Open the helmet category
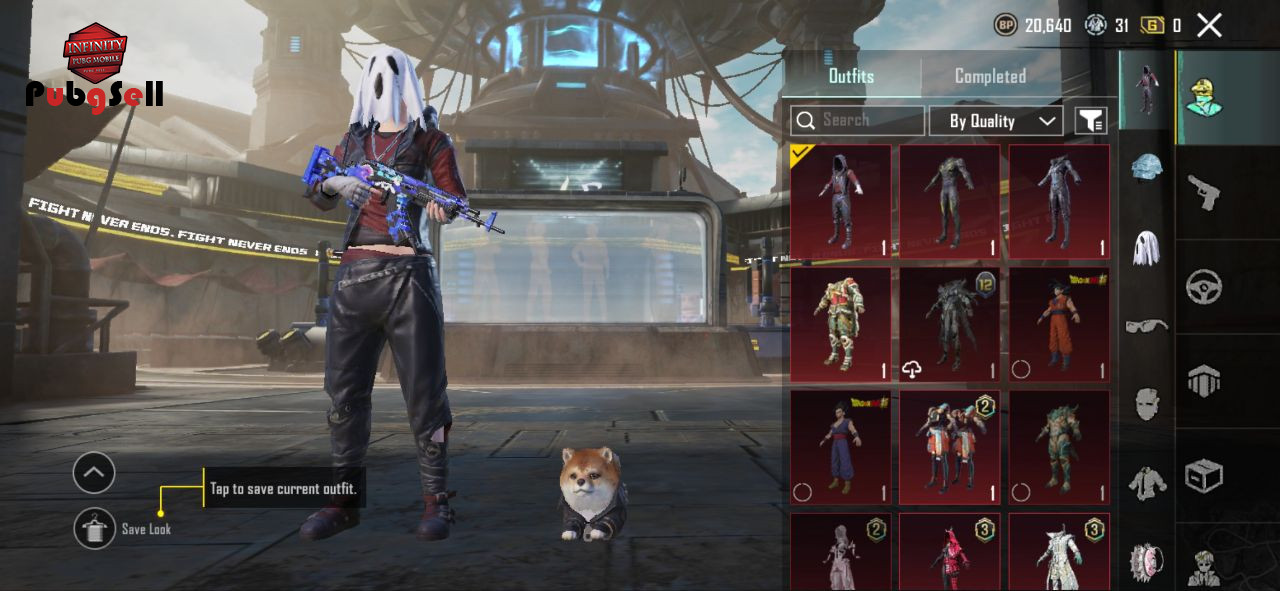This screenshot has width=1280, height=591. (1147, 167)
